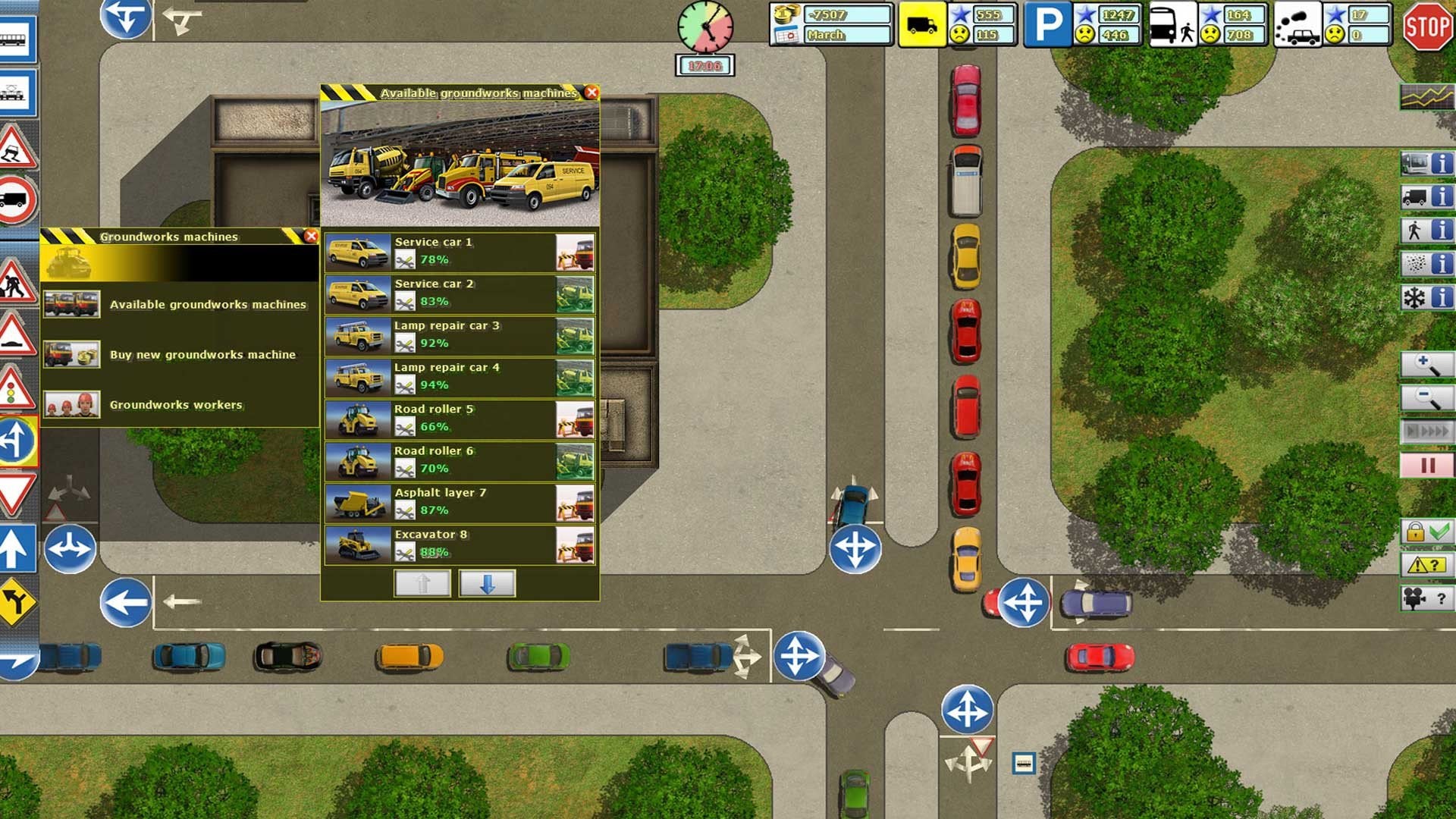Open the yellow truck traffic panel
The height and width of the screenshot is (819, 1456).
[x=921, y=26]
